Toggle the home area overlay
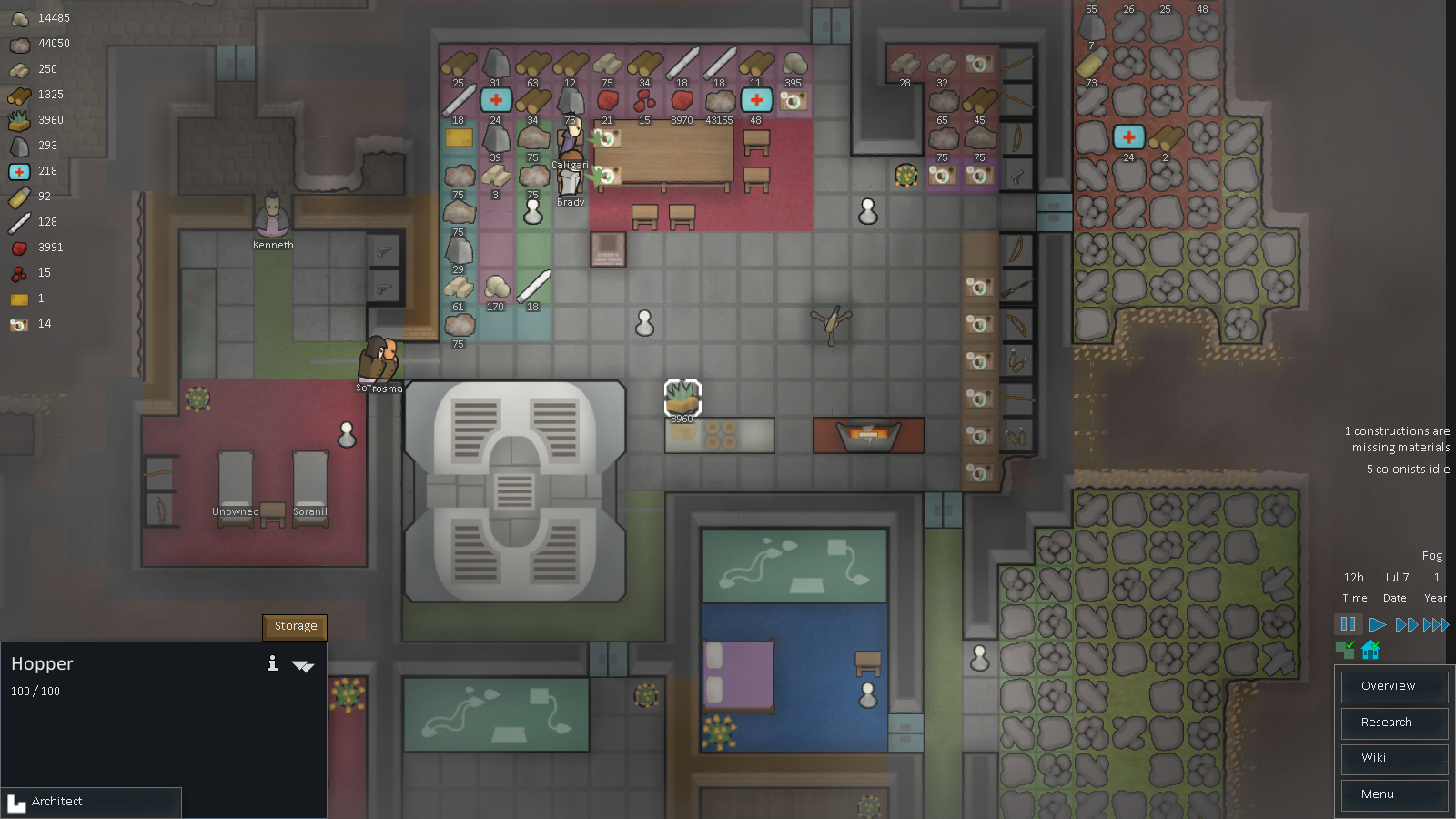The image size is (1456, 819). [1370, 649]
